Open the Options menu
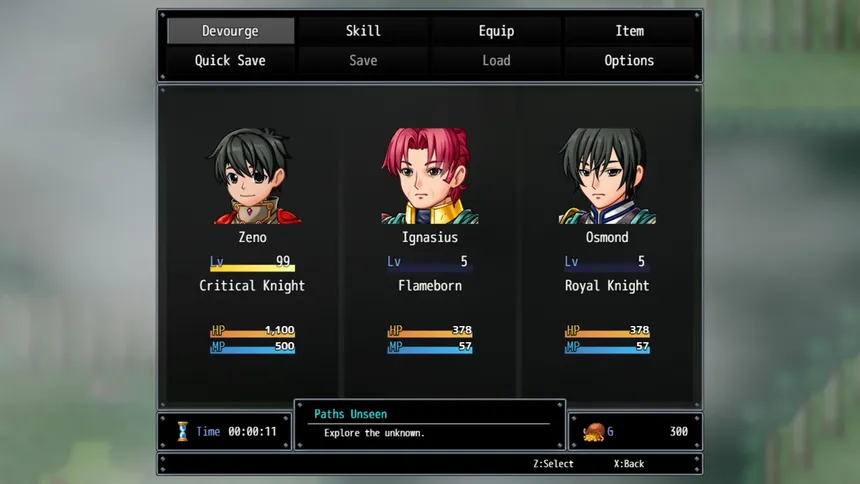 tap(629, 61)
